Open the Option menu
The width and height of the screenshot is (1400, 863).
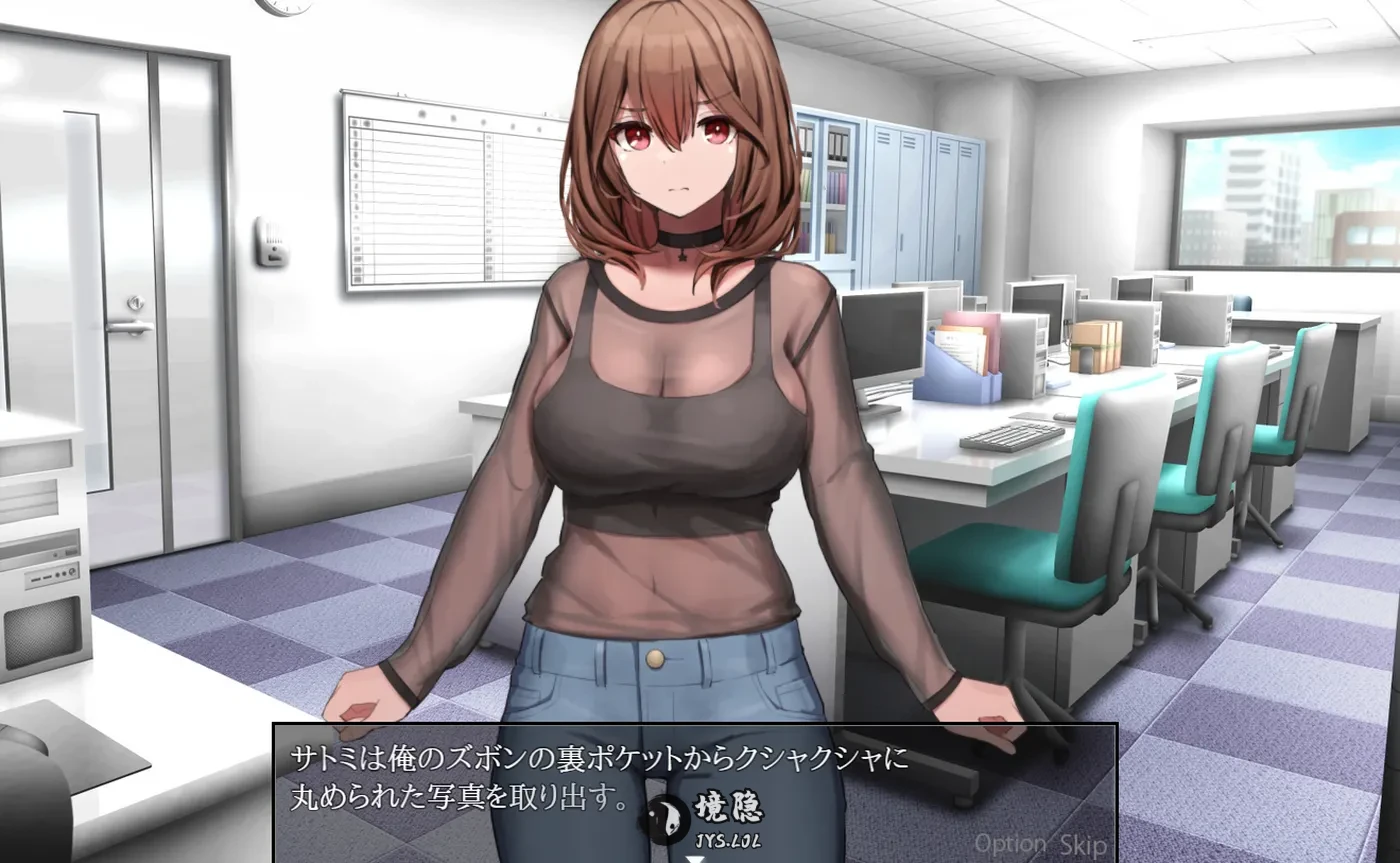[1009, 843]
